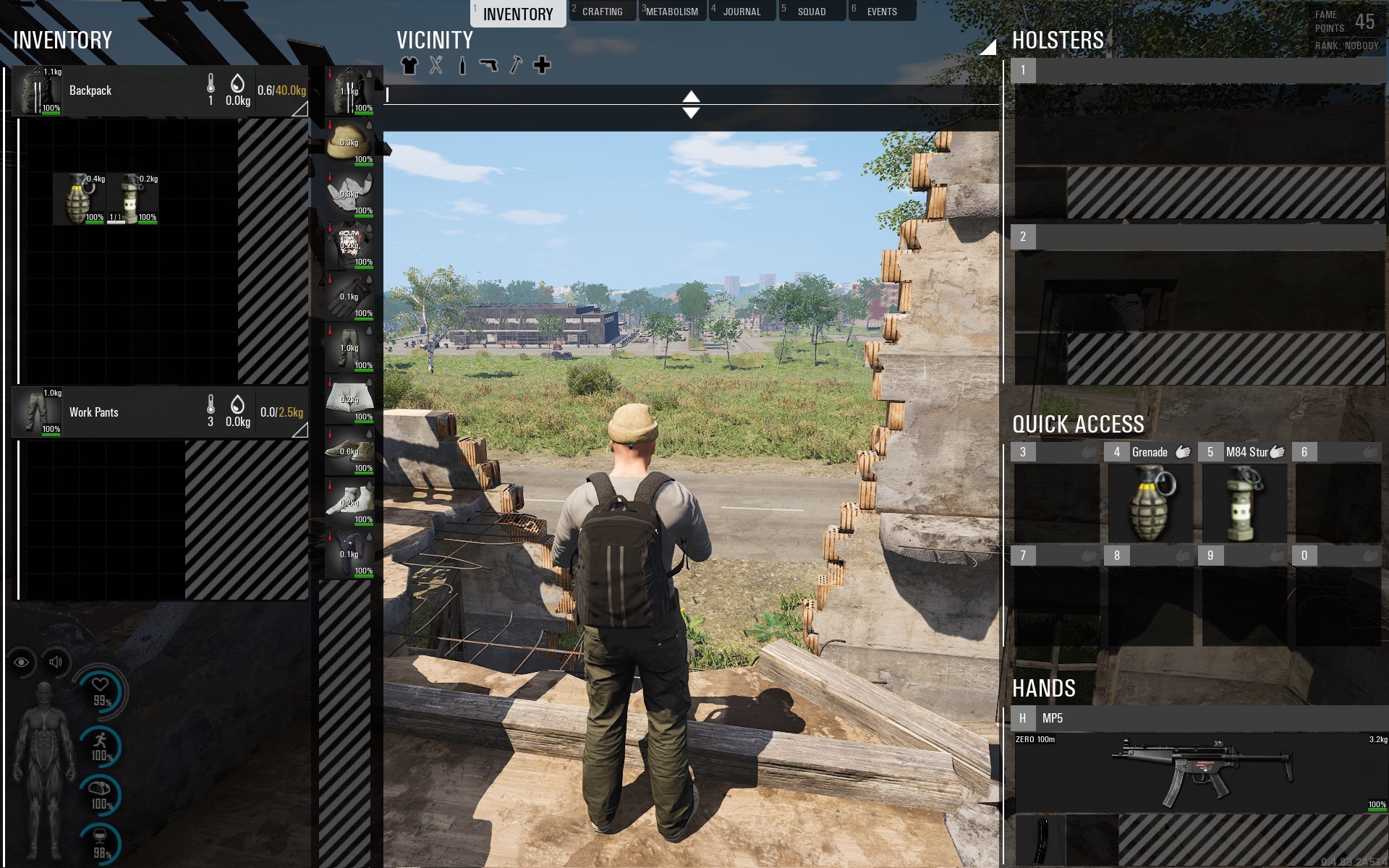Choose the equipped black graphic t-shirt
Image resolution: width=1389 pixels, height=868 pixels.
point(349,245)
